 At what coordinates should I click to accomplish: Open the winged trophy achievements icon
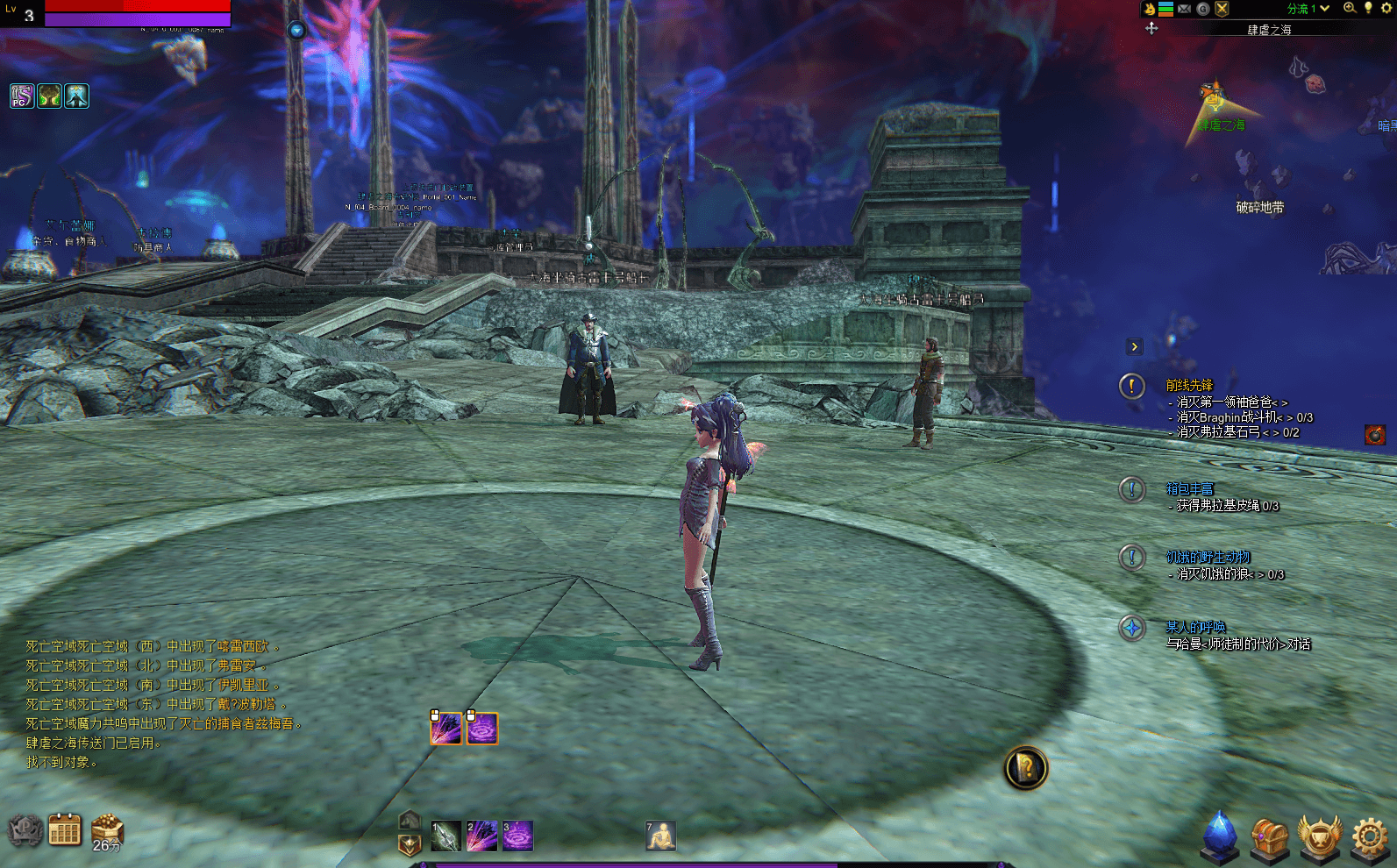pos(1319,837)
